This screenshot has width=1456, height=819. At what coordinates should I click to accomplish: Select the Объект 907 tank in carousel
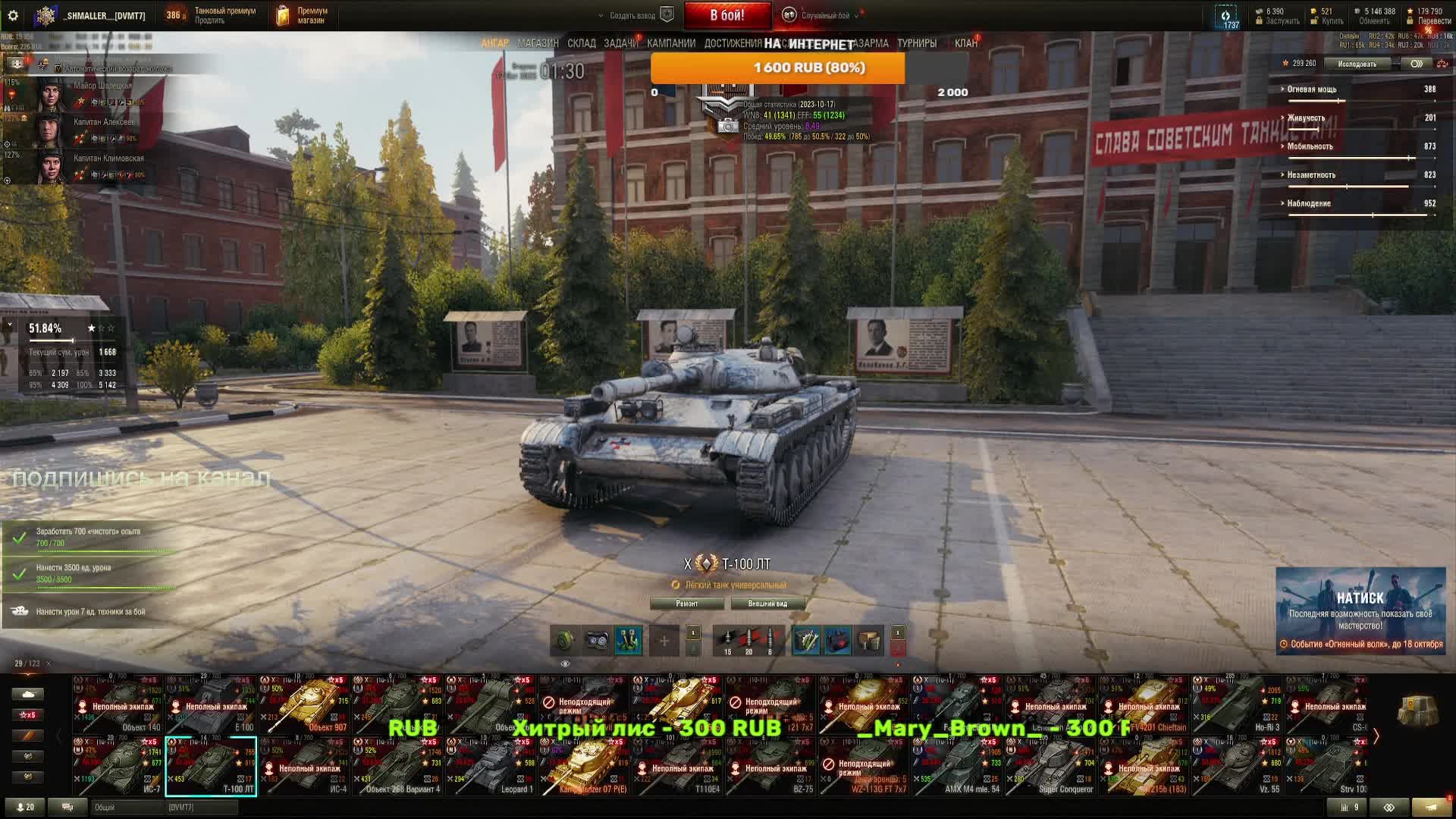tap(304, 704)
